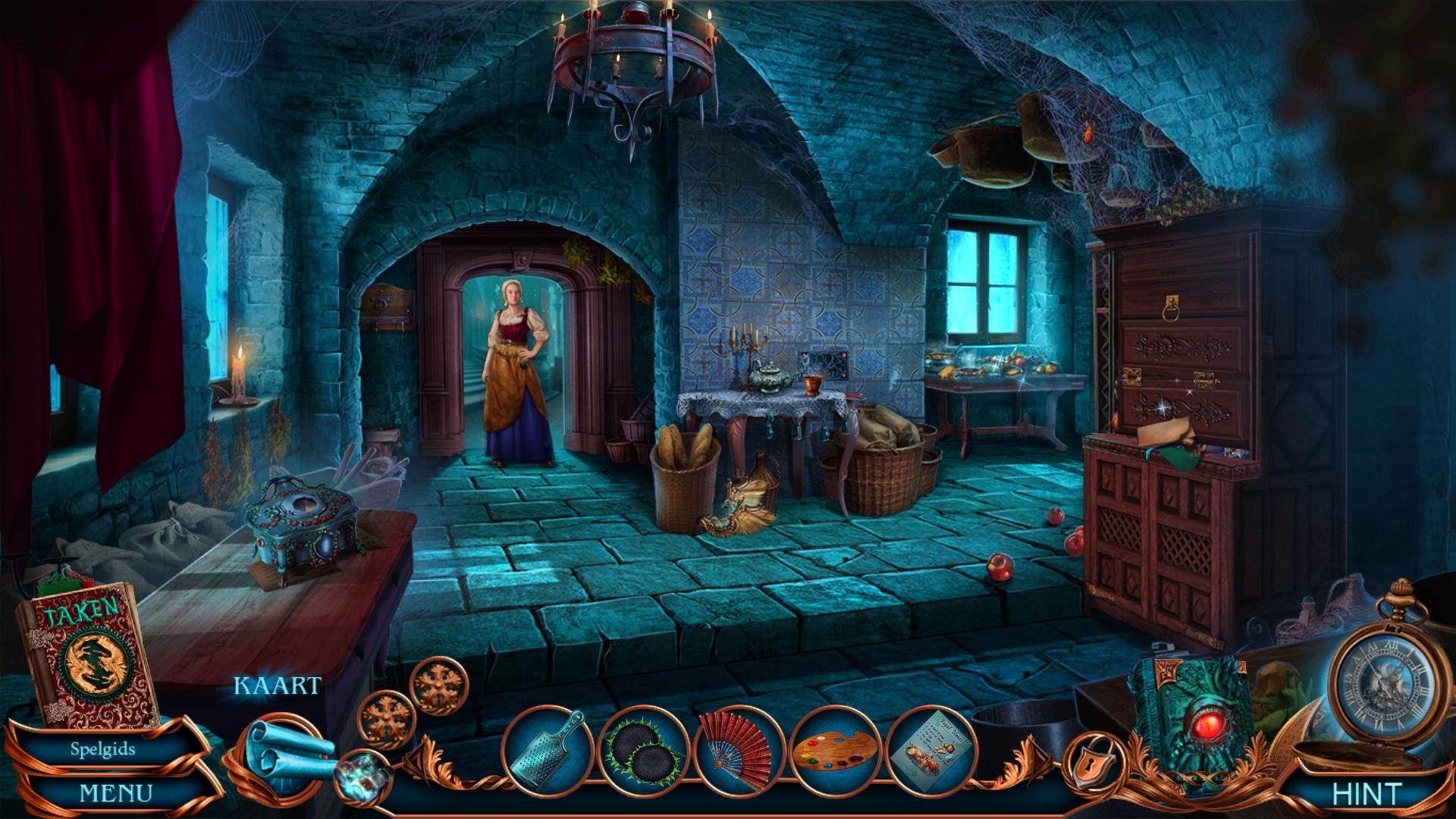Viewport: 1456px width, 819px height.
Task: Select the red folding fan item
Action: 737,749
